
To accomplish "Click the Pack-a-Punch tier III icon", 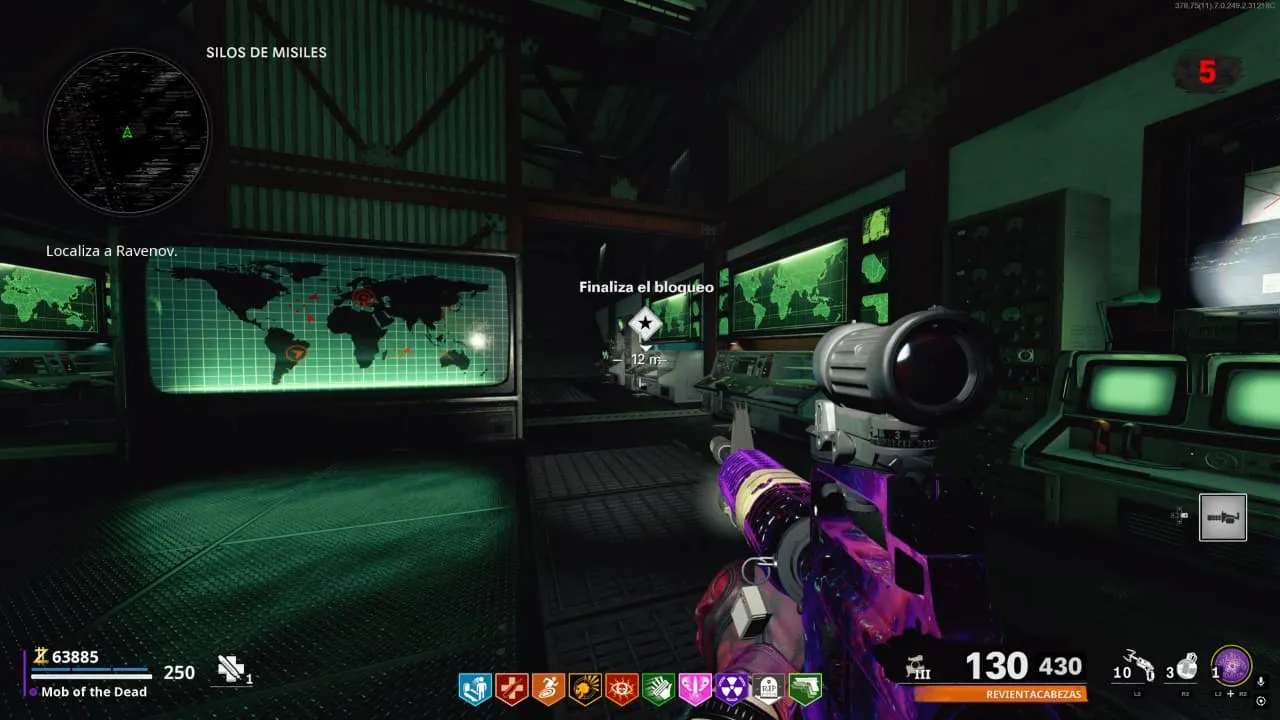I will click(x=914, y=668).
